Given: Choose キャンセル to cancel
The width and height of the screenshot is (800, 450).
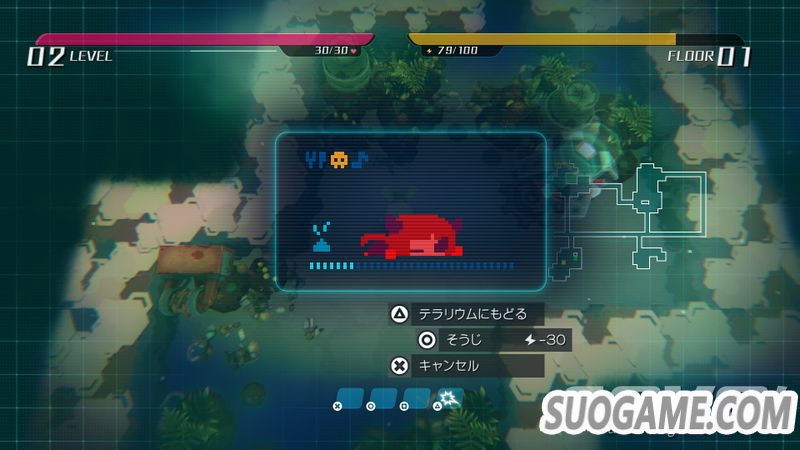Looking at the screenshot, I should coord(466,366).
